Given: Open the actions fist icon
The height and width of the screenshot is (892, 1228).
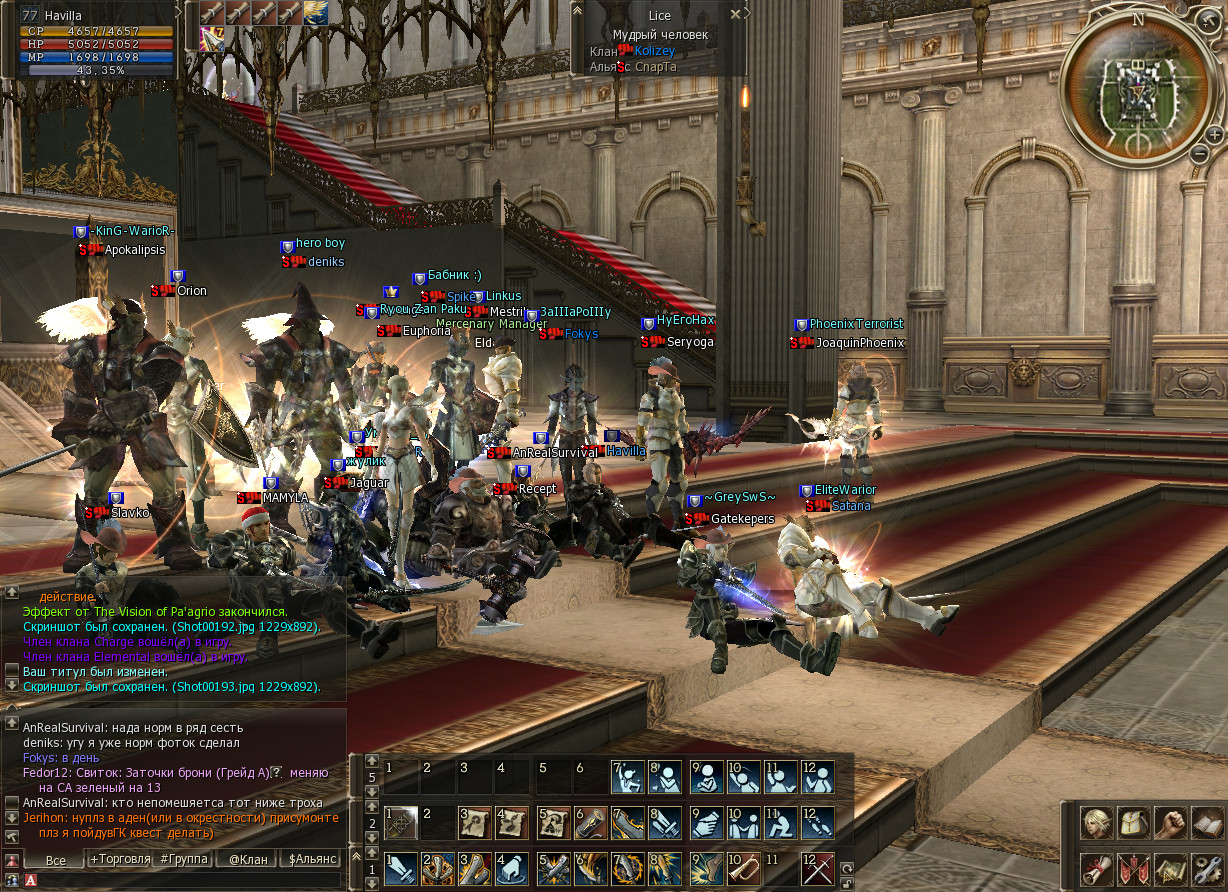Looking at the screenshot, I should (1169, 823).
